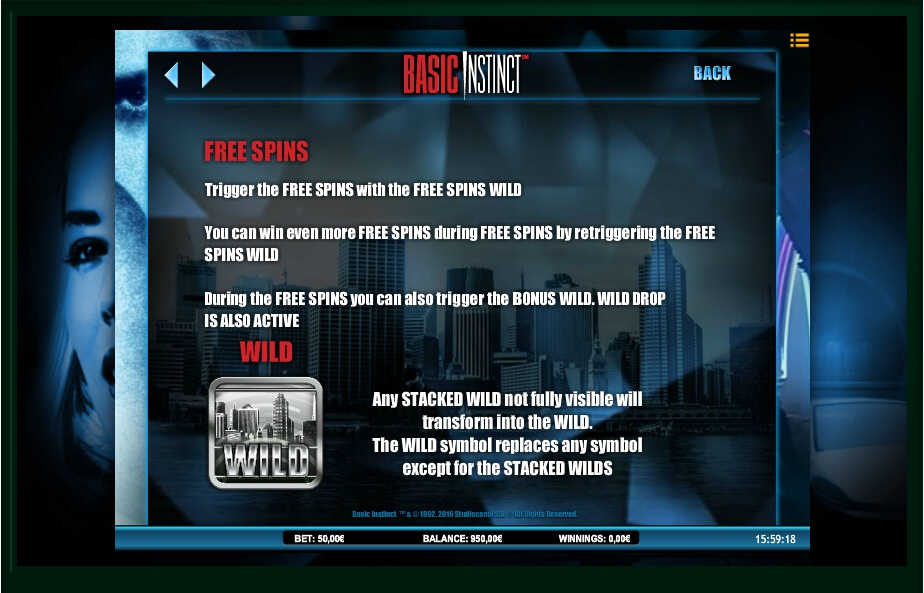Advance to the next paytable page
Image resolution: width=924 pixels, height=593 pixels.
coord(208,75)
